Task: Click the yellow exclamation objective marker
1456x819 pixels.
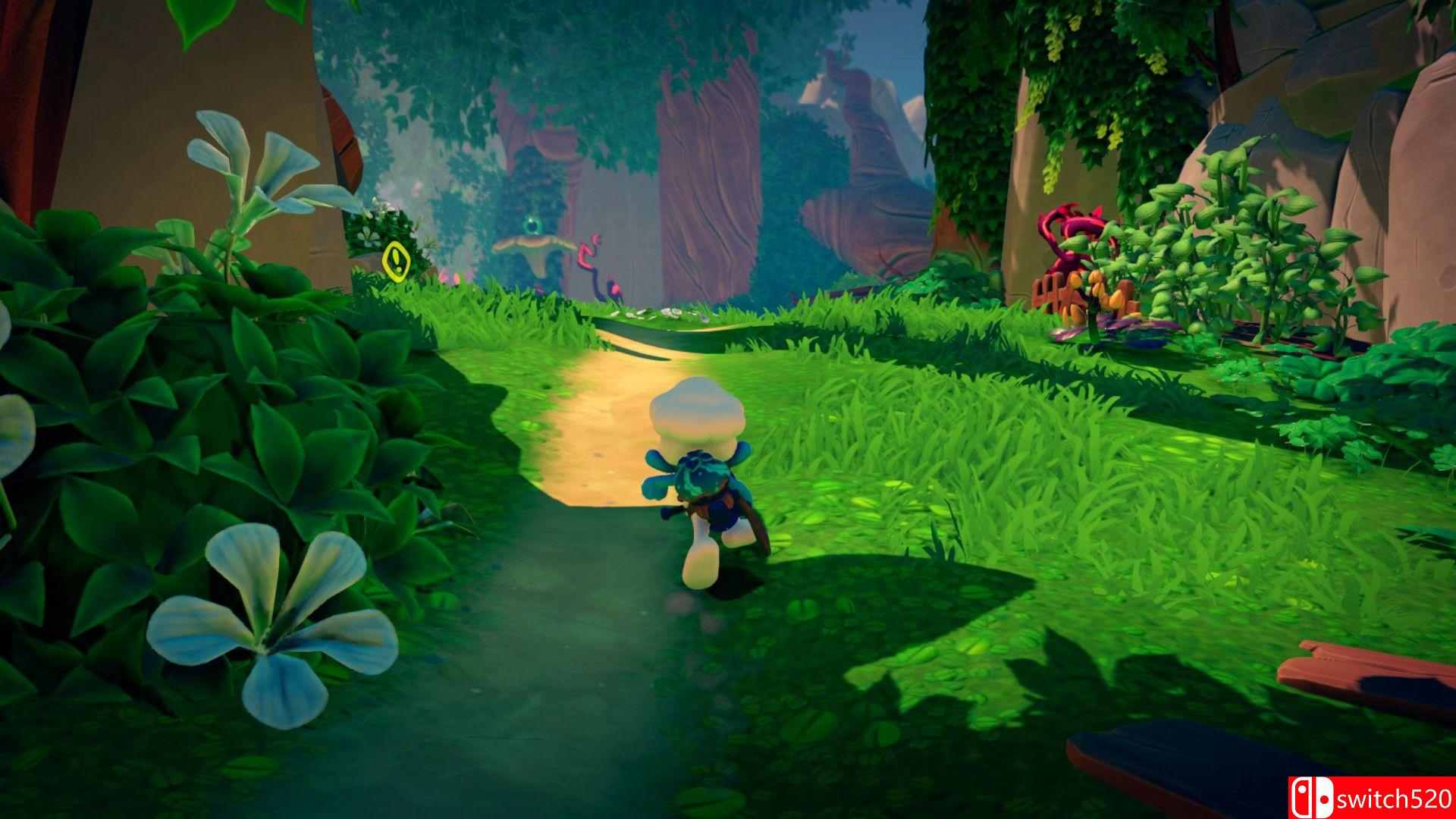Action: (x=396, y=260)
